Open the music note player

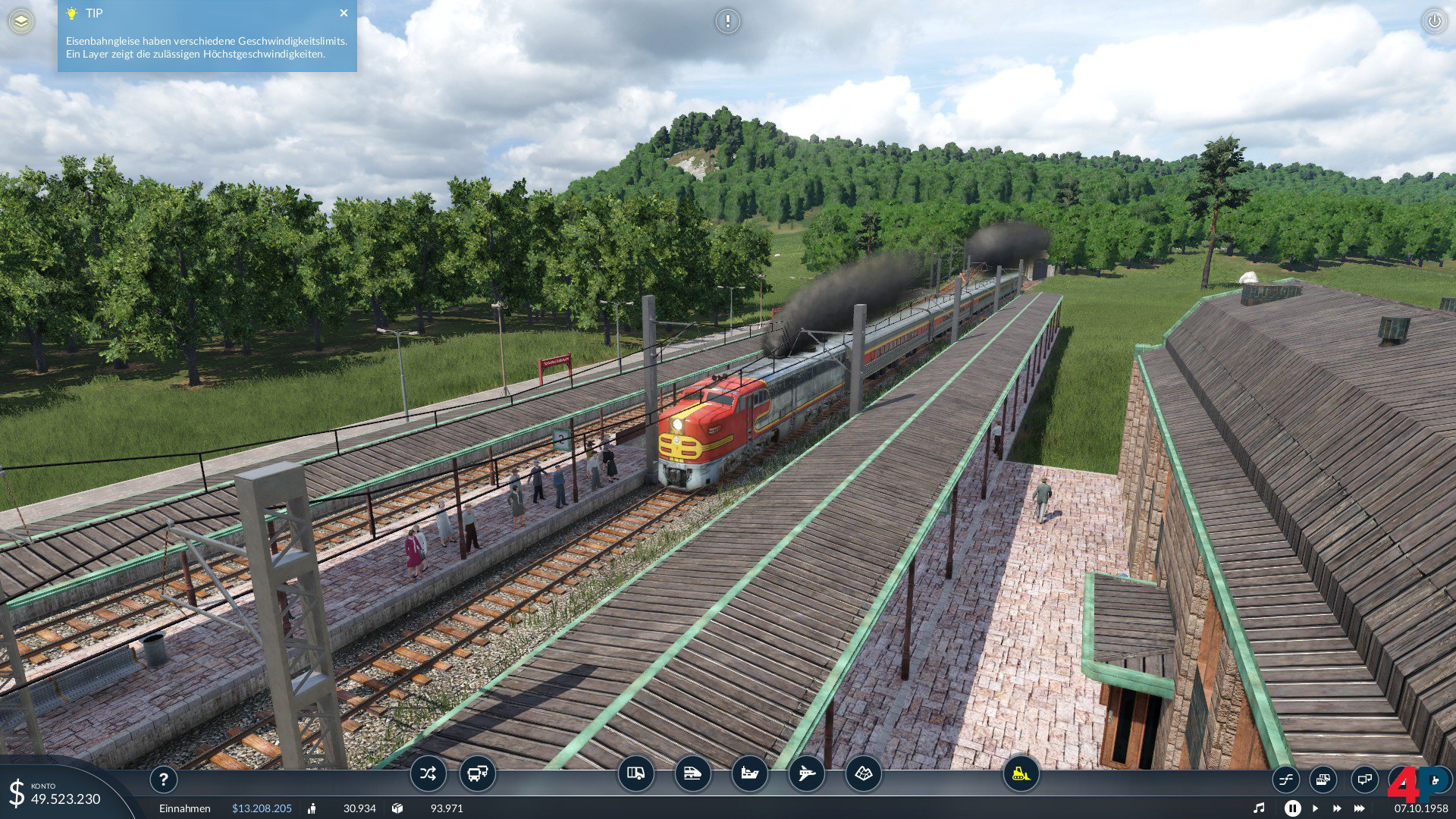pos(1259,808)
